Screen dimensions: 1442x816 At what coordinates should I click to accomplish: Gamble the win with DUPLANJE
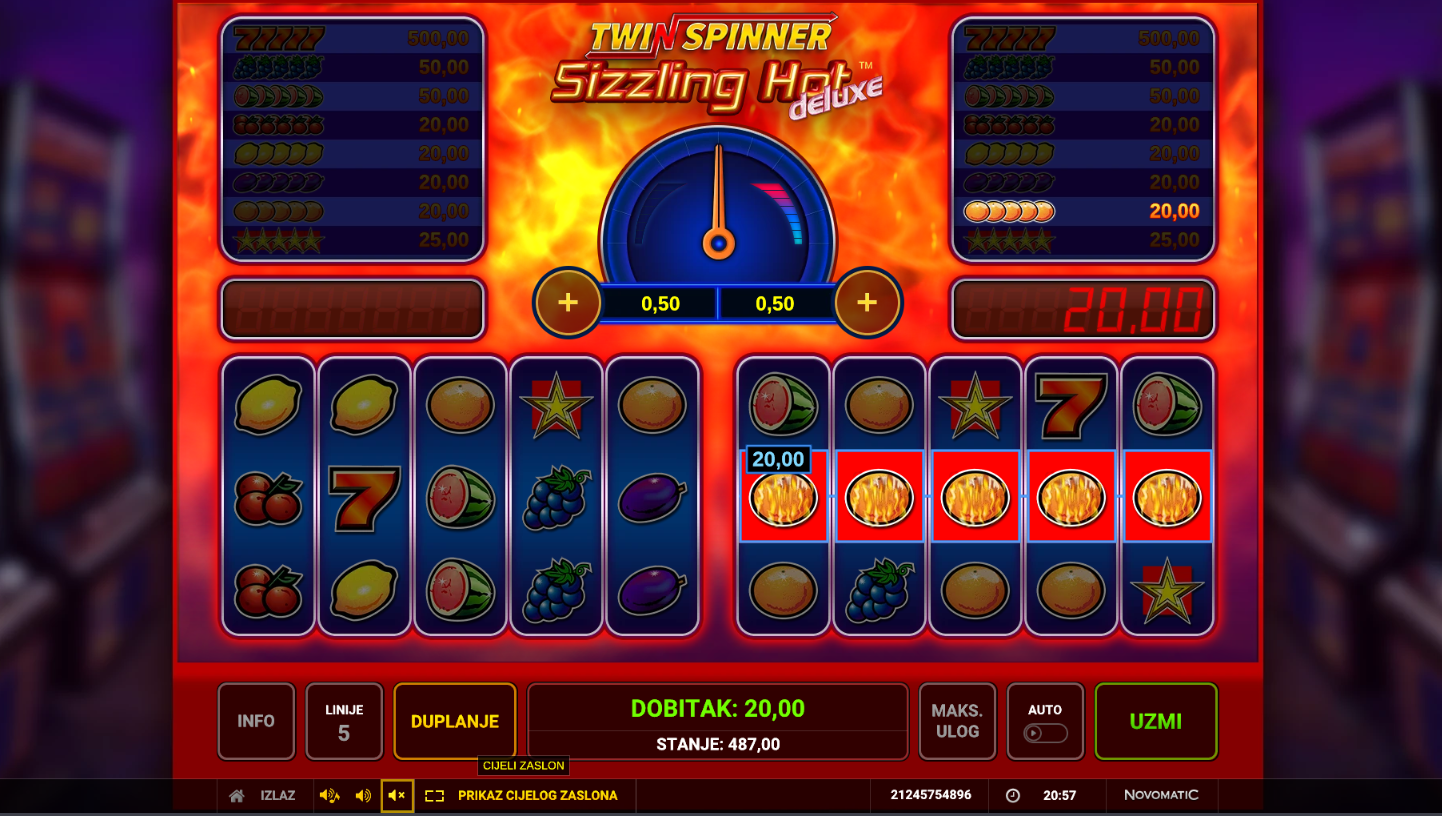pos(455,721)
